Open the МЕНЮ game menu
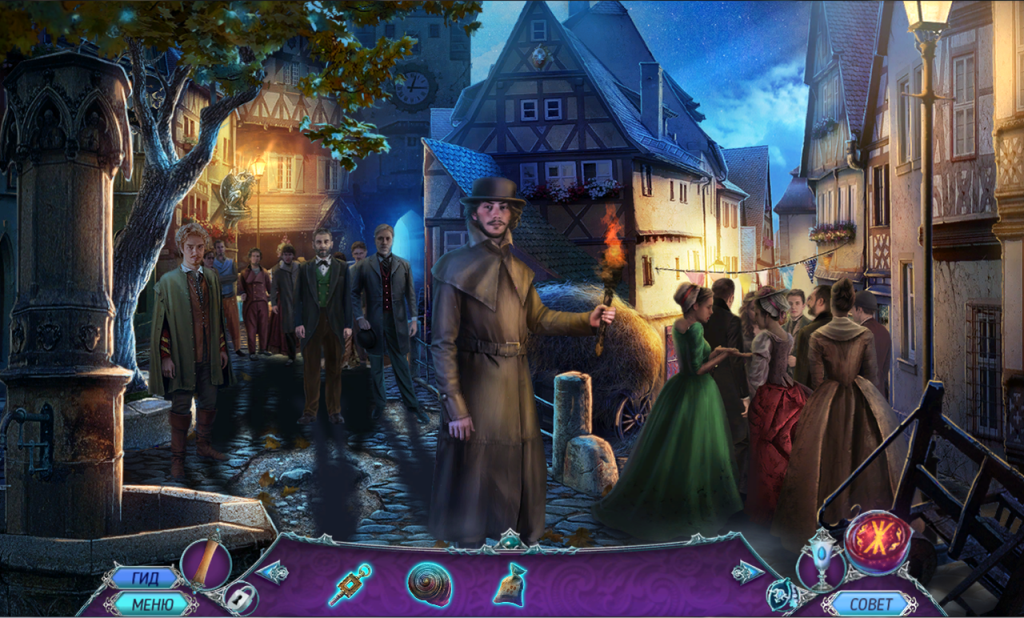Screen dimensions: 1024x618 click(x=151, y=603)
